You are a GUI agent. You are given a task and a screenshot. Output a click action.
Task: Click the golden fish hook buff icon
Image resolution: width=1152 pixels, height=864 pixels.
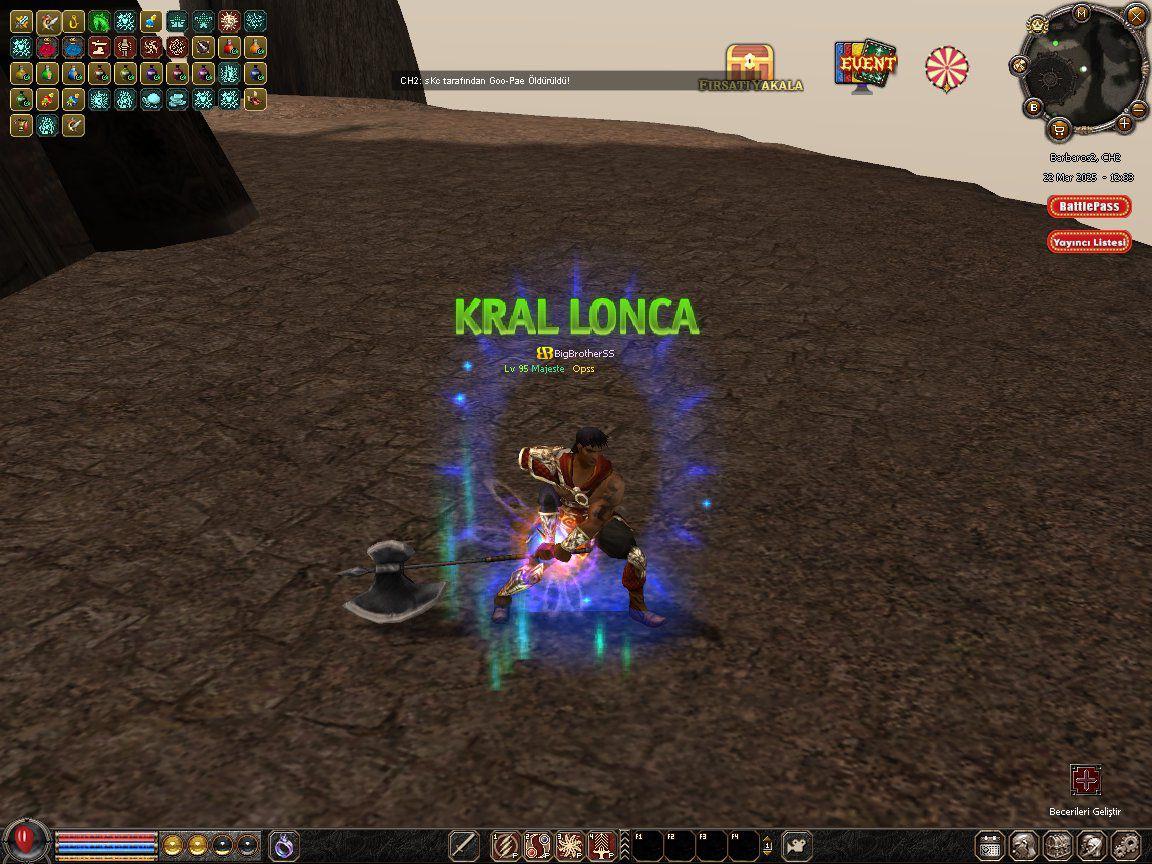click(x=73, y=21)
